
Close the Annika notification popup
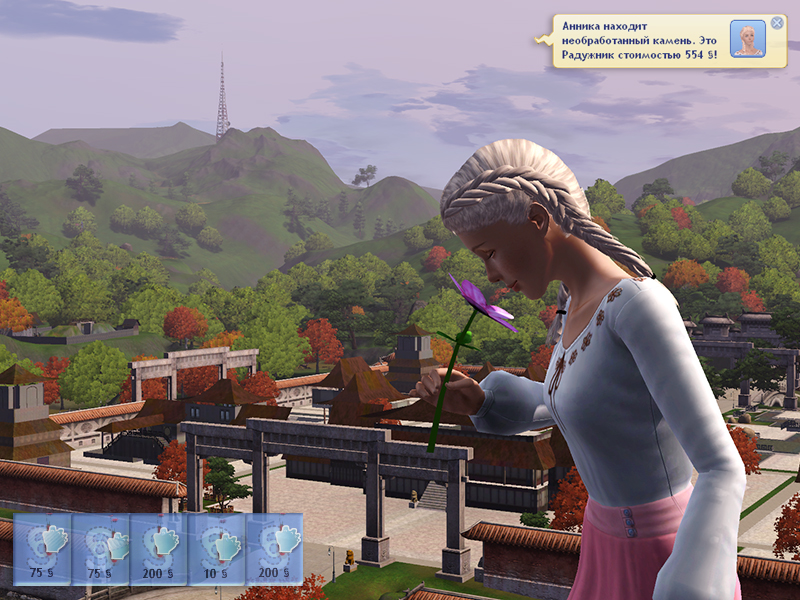pos(777,23)
